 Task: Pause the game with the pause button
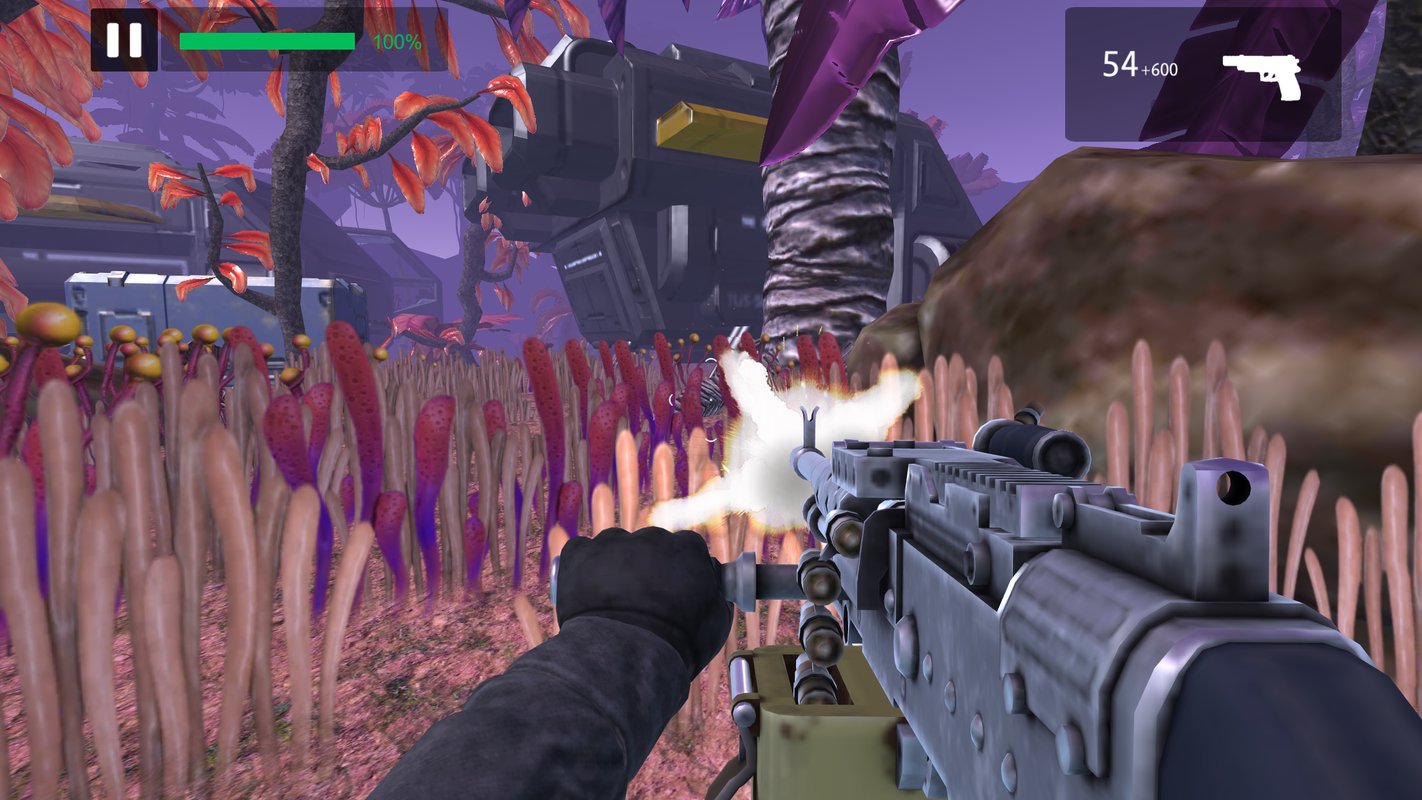(x=124, y=40)
